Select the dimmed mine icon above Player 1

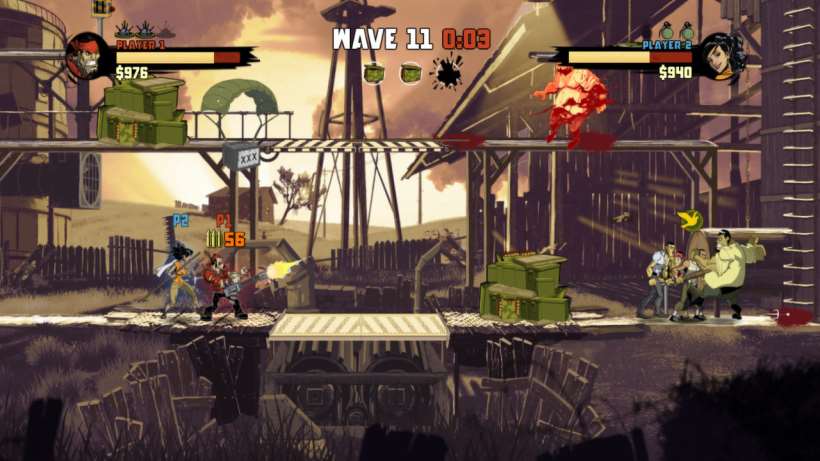168,31
